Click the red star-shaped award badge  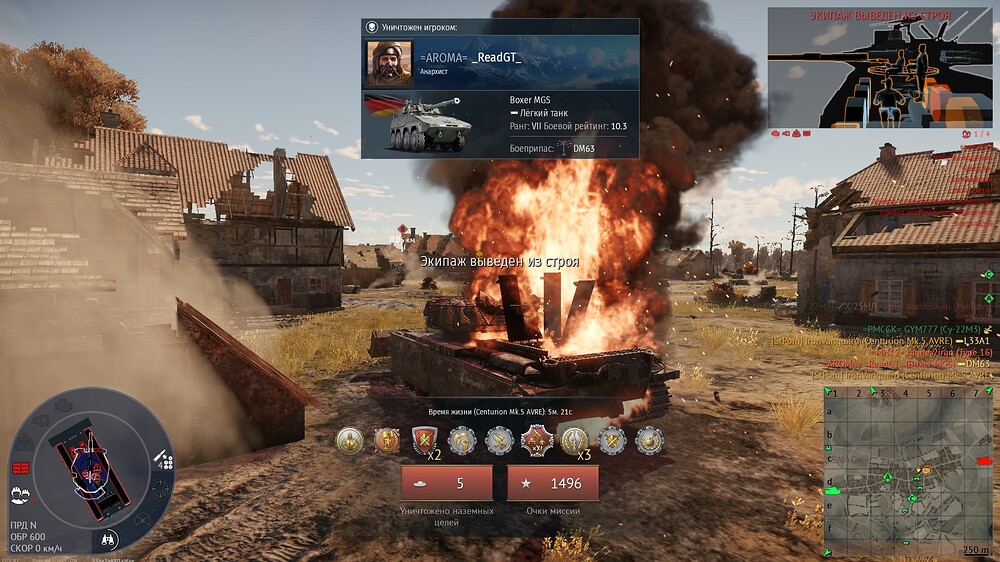click(536, 439)
